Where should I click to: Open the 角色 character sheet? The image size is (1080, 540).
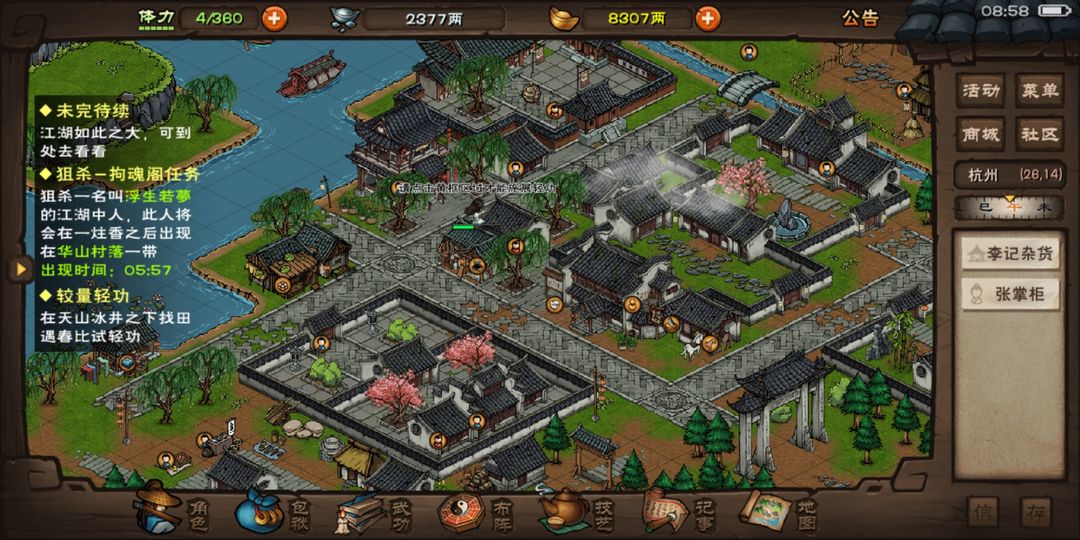(x=168, y=512)
